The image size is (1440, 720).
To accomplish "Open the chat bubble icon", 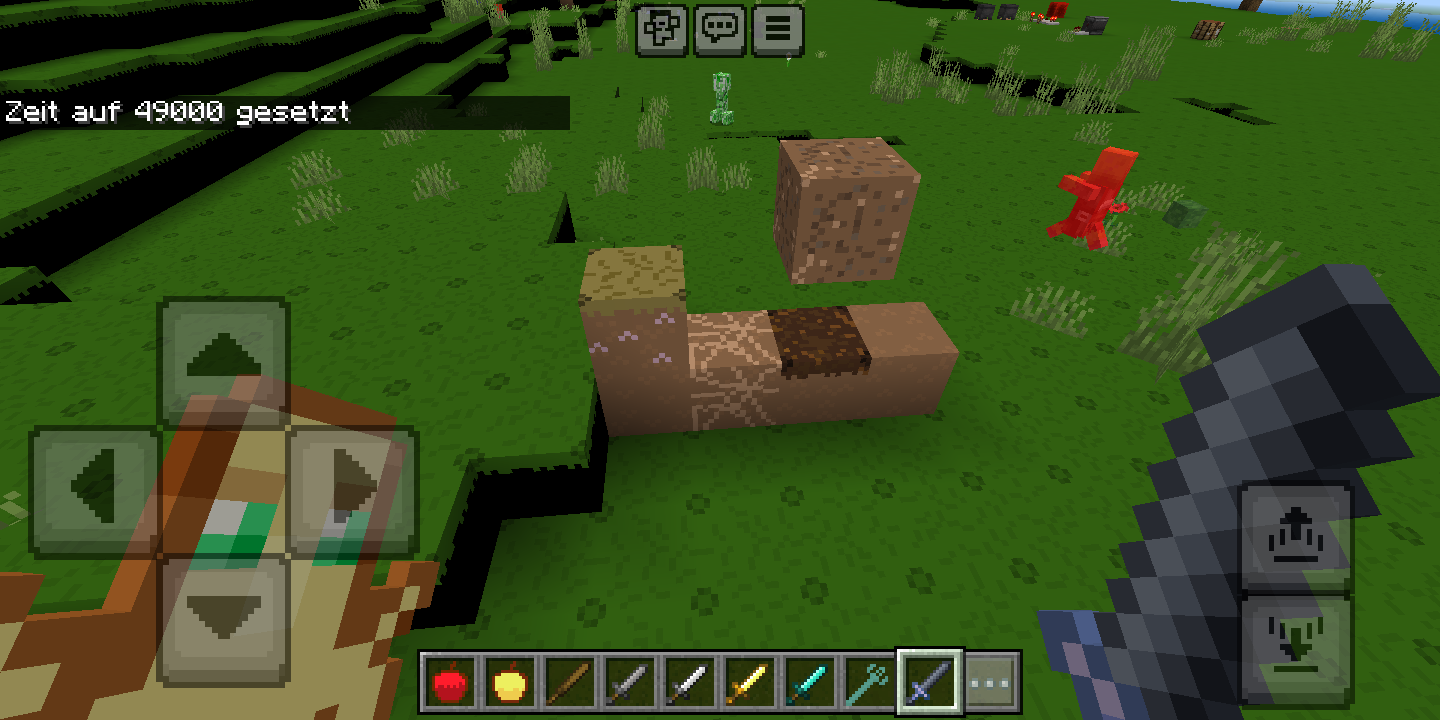I will pos(722,29).
